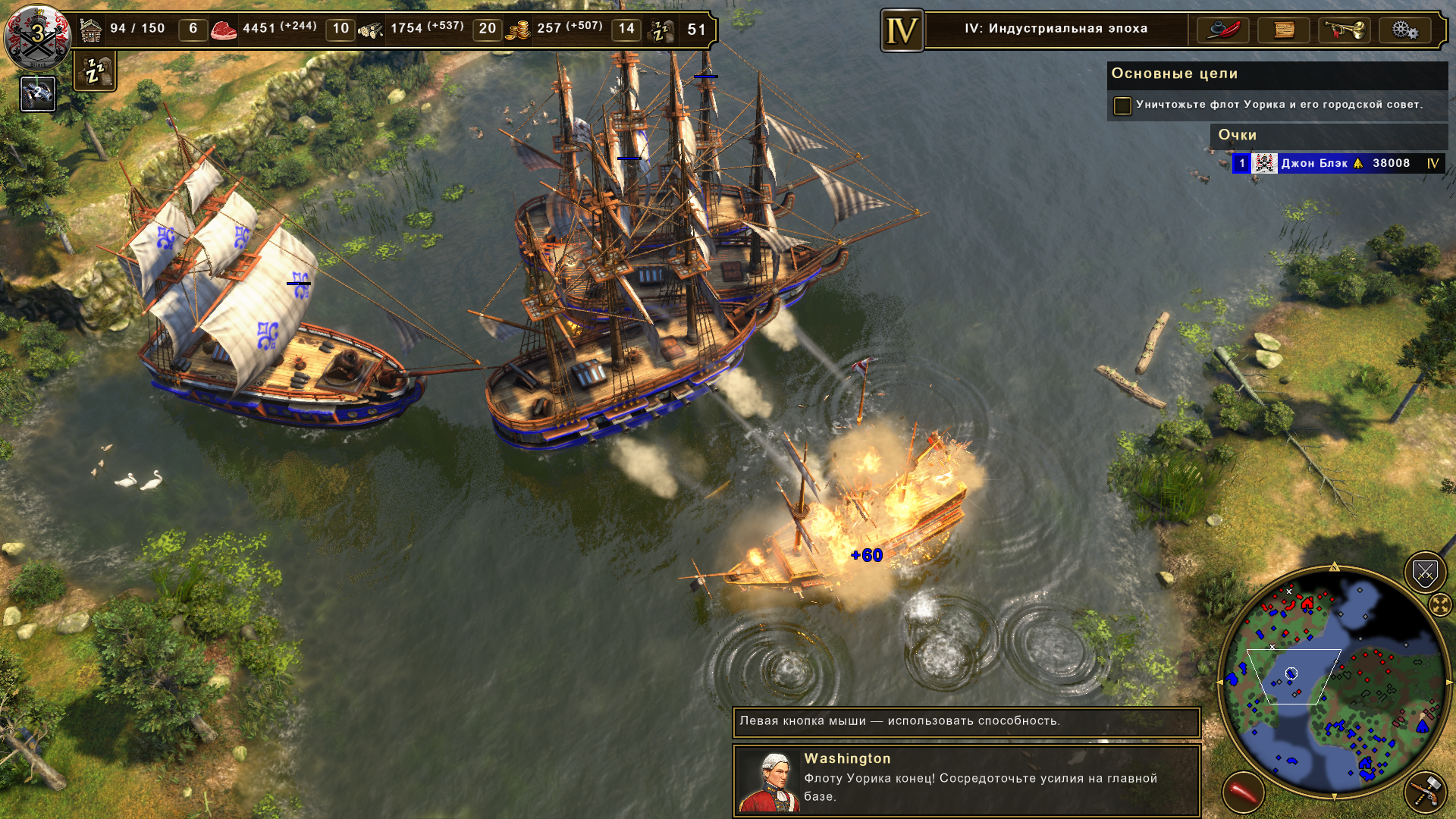Click the musket and hammer minimap button
The image size is (1456, 819).
[x=1426, y=791]
